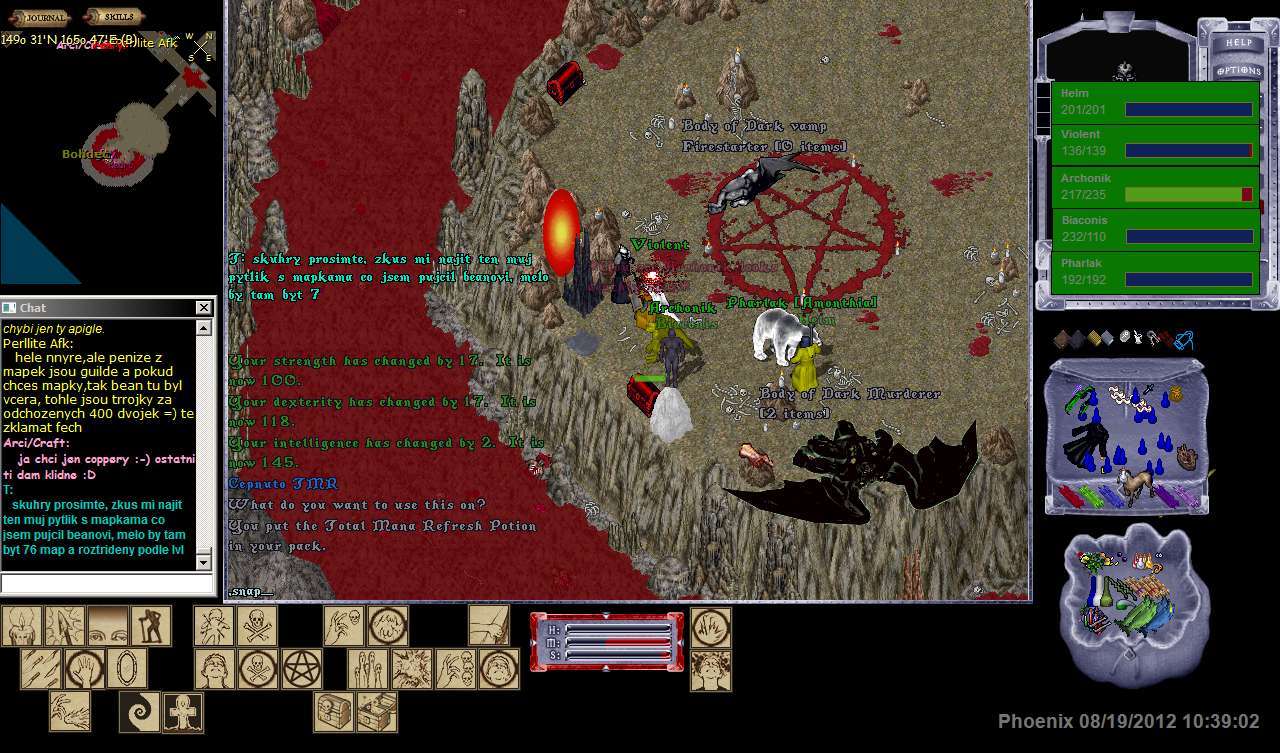Activate the open treasure chest macro icon
Screen dimensions: 1280x753
pyautogui.click(x=377, y=712)
